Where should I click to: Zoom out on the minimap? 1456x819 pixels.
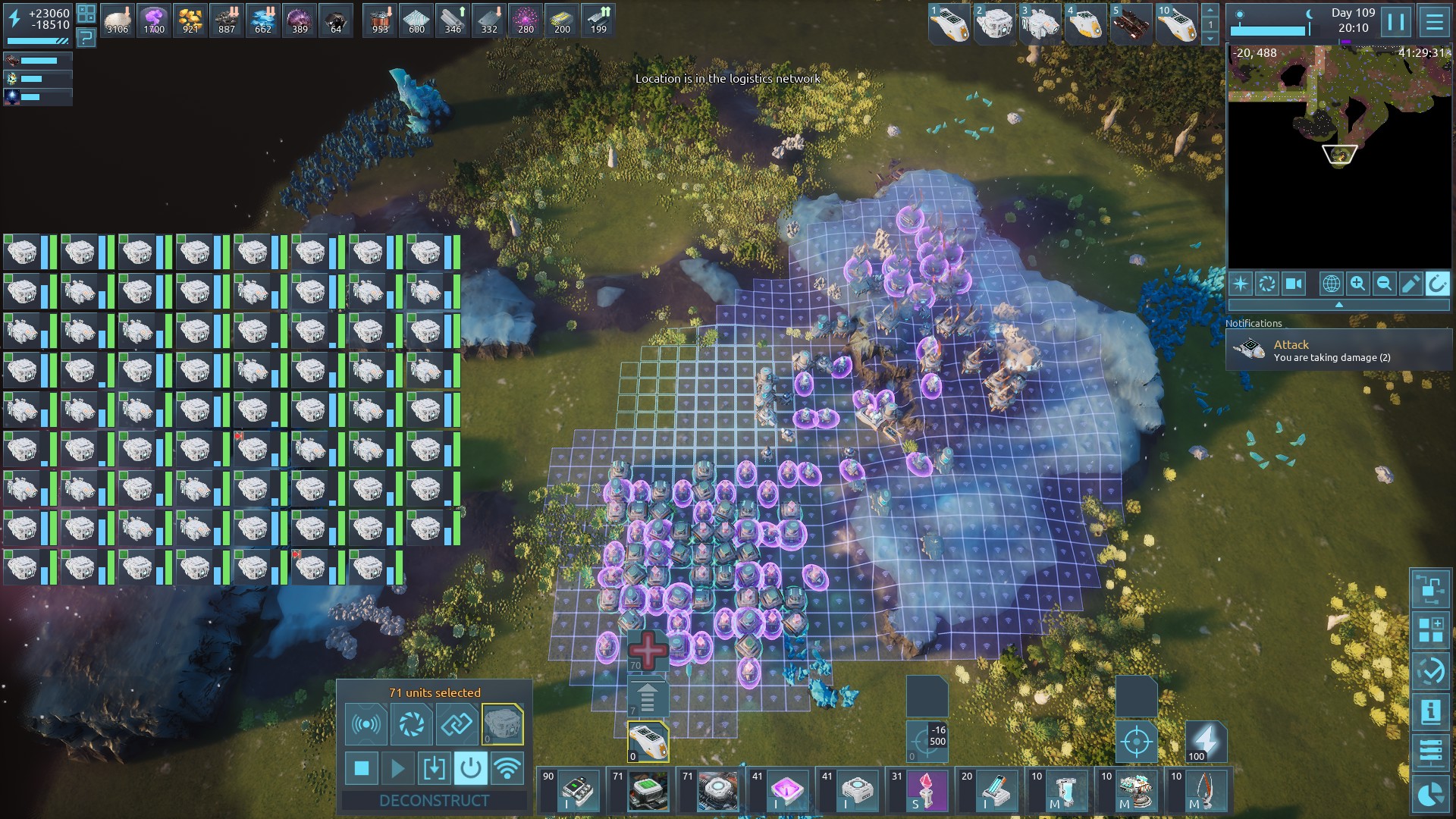coord(1384,284)
